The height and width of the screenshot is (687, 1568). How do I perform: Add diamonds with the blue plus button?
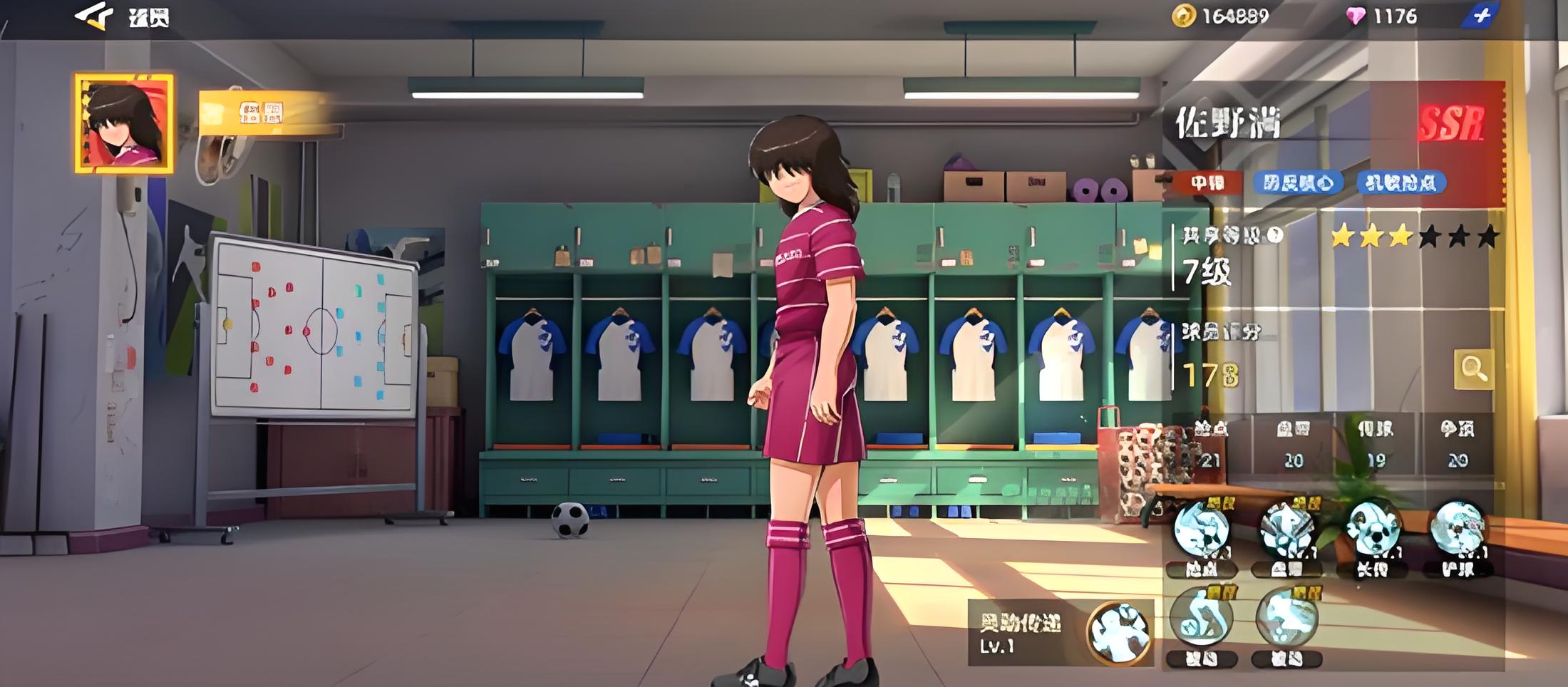point(1480,16)
